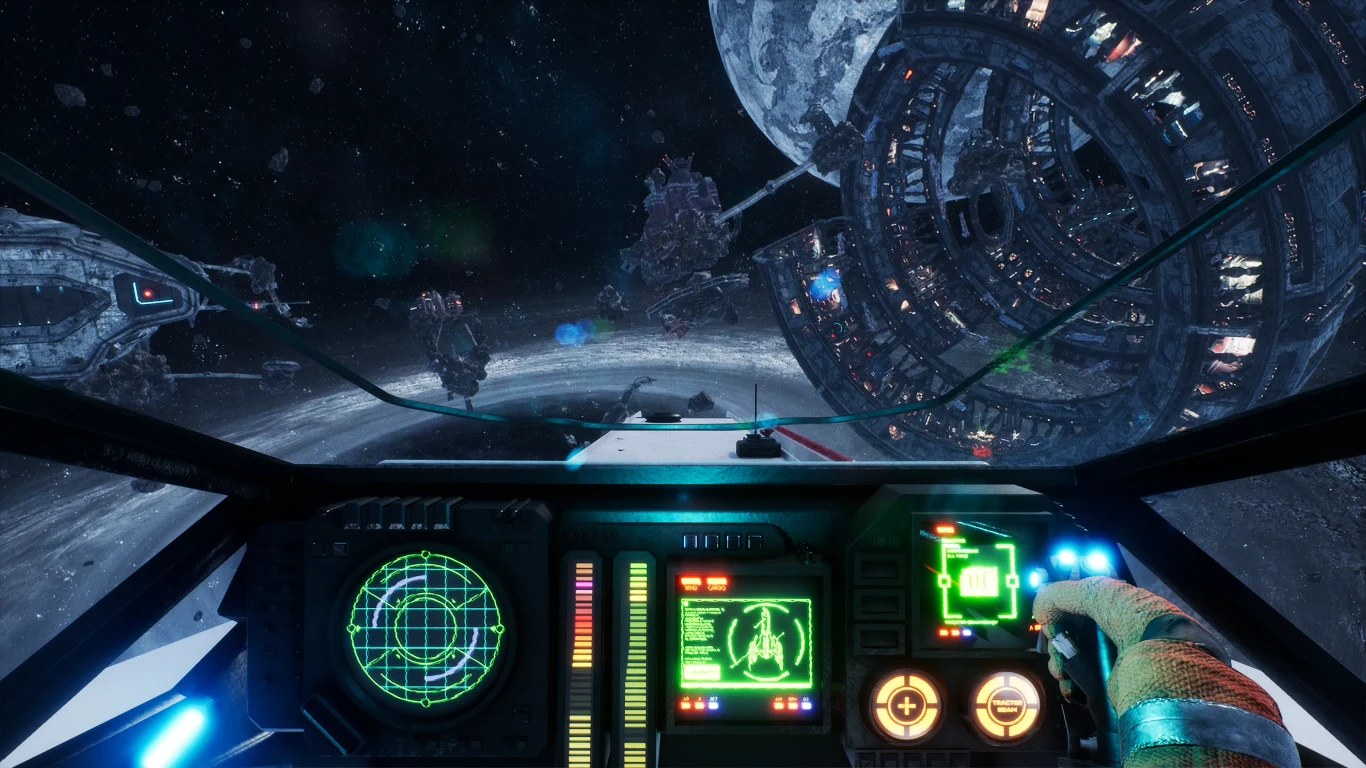Select the circular green radar scope
The width and height of the screenshot is (1366, 768).
pos(427,628)
